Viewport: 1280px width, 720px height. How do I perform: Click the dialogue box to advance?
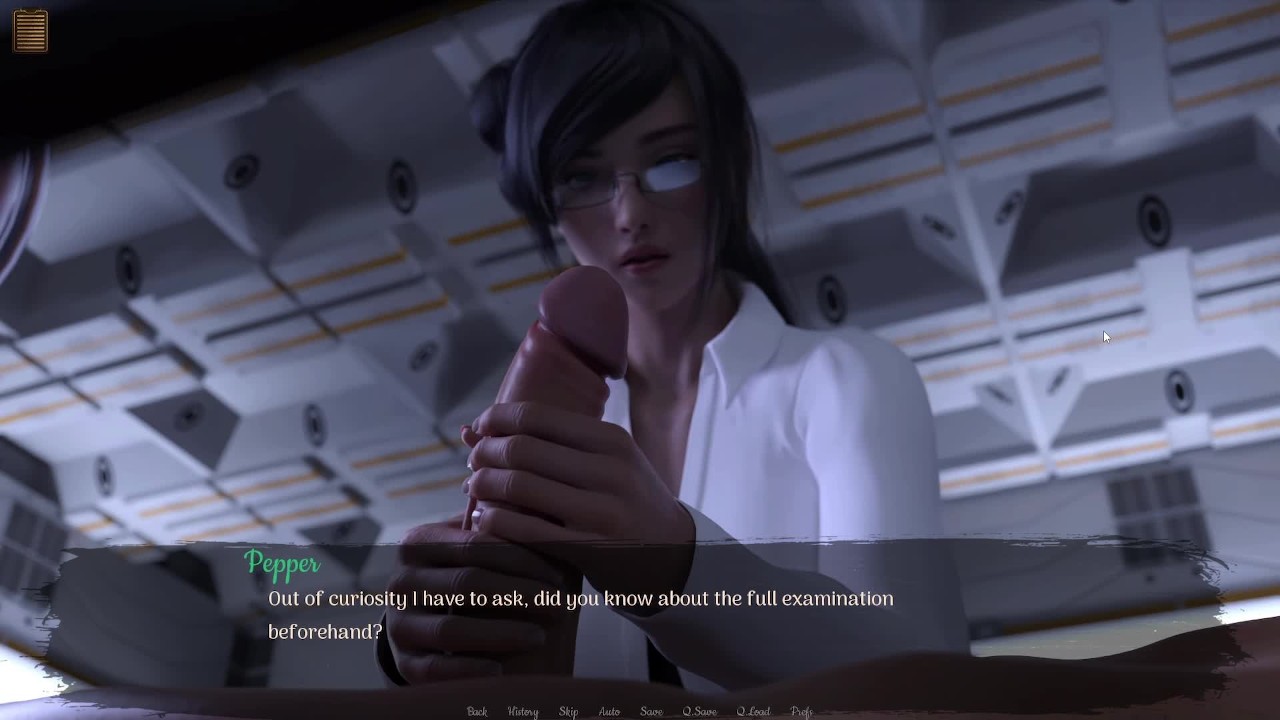point(640,615)
